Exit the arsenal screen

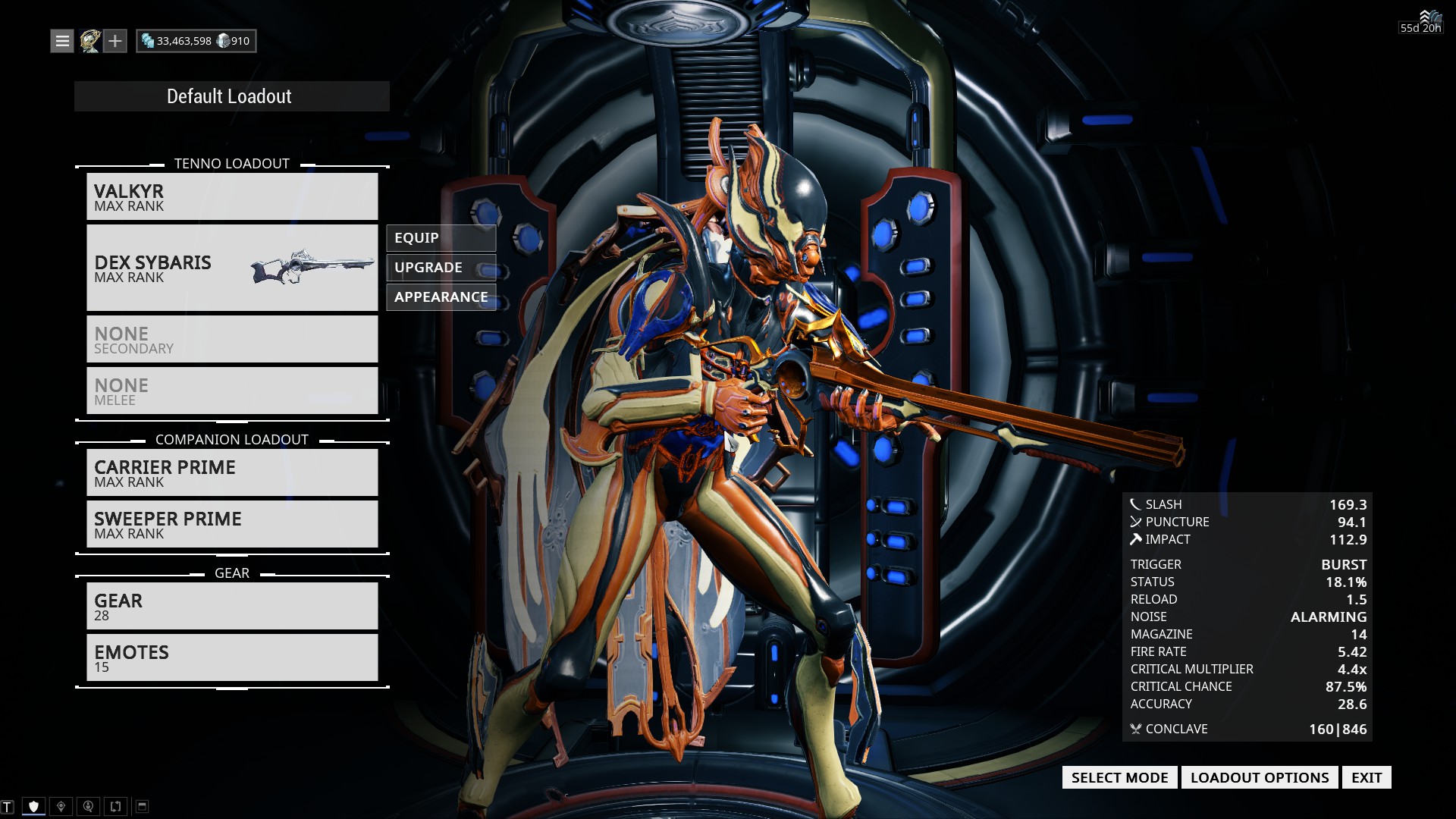[1367, 778]
